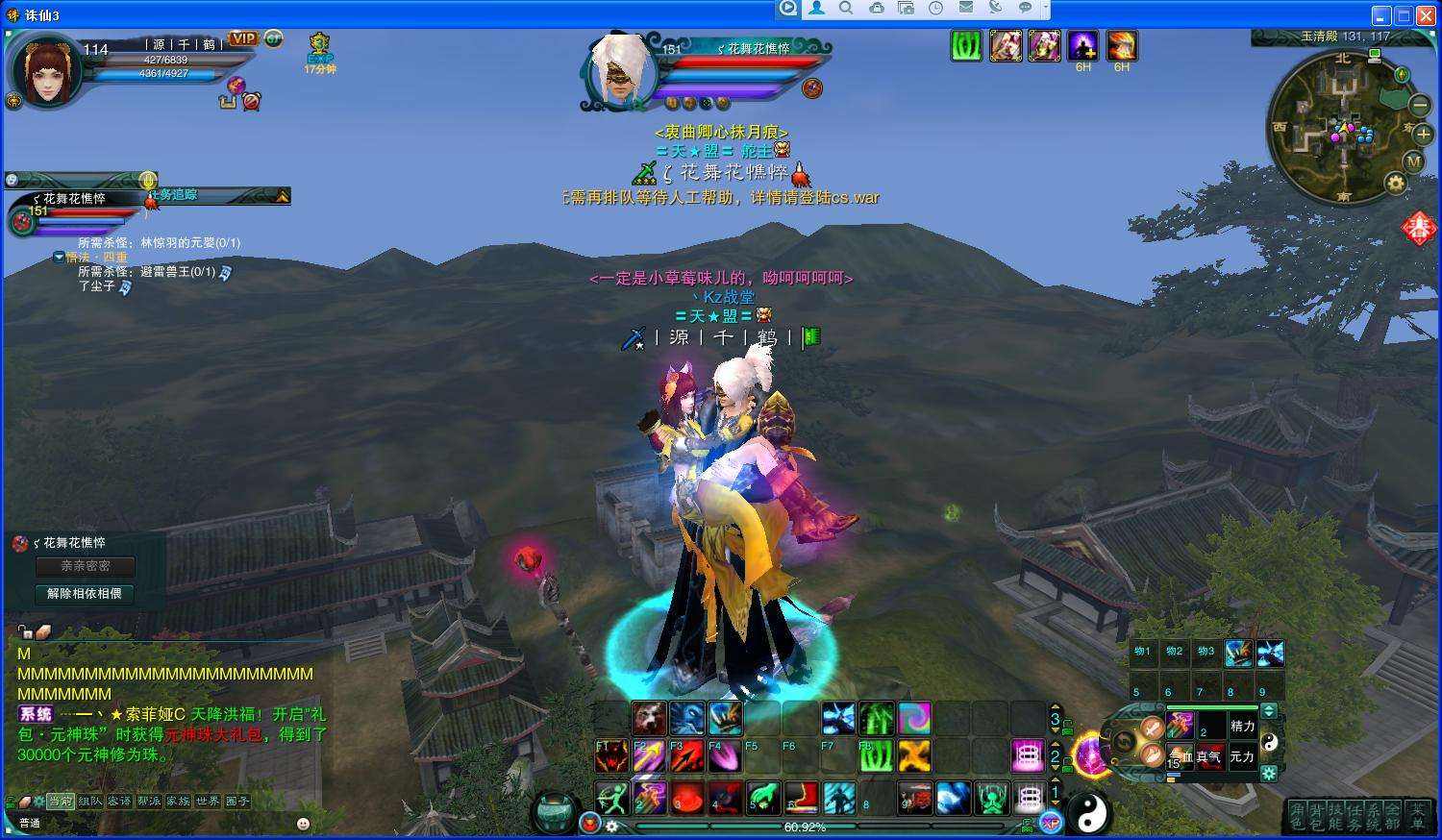Zoom in the minimap with the plus button
This screenshot has width=1442, height=840.
point(1424,135)
